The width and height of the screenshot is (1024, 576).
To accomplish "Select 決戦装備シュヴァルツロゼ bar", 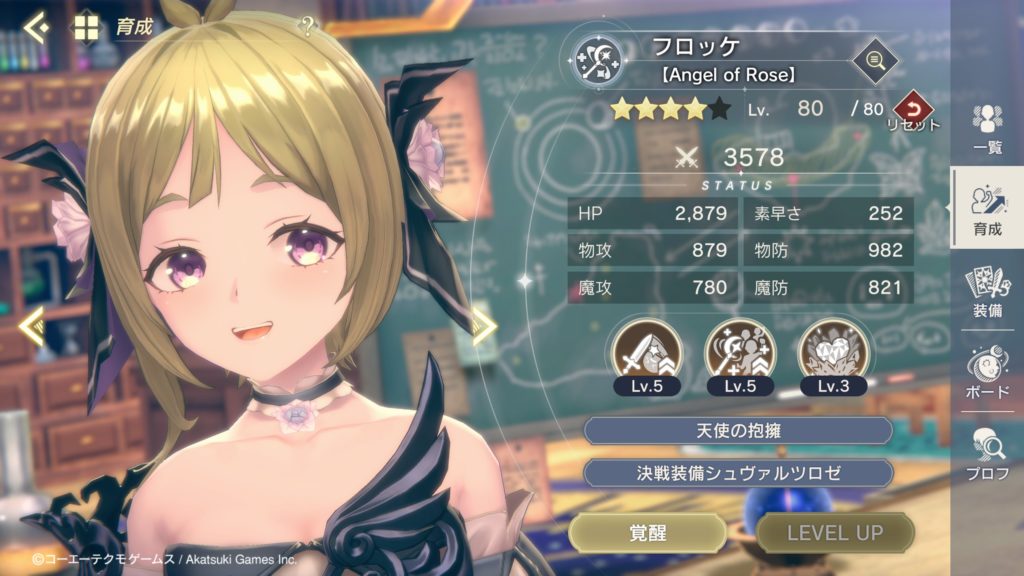I will (737, 473).
